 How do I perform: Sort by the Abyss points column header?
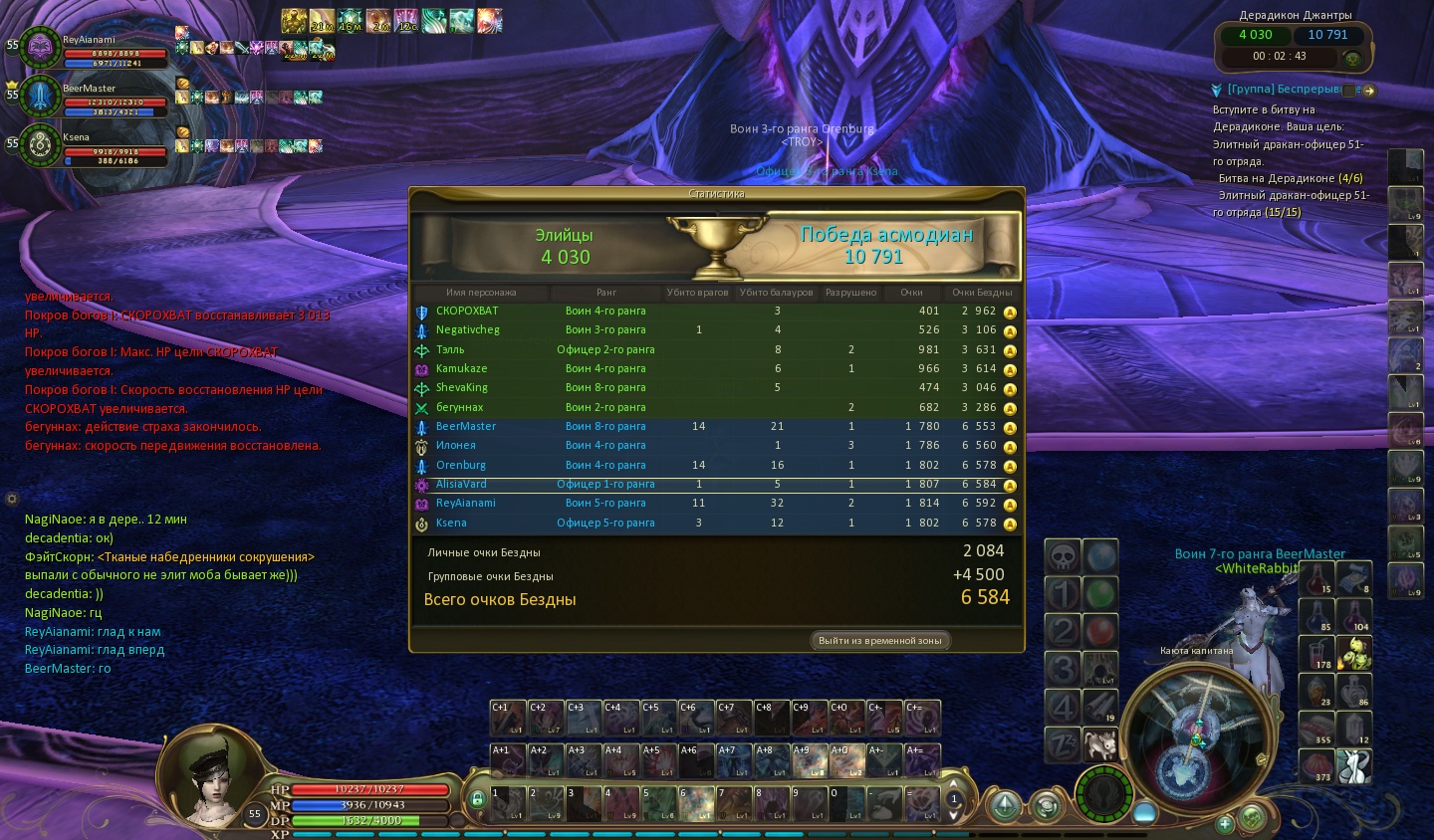click(x=981, y=293)
